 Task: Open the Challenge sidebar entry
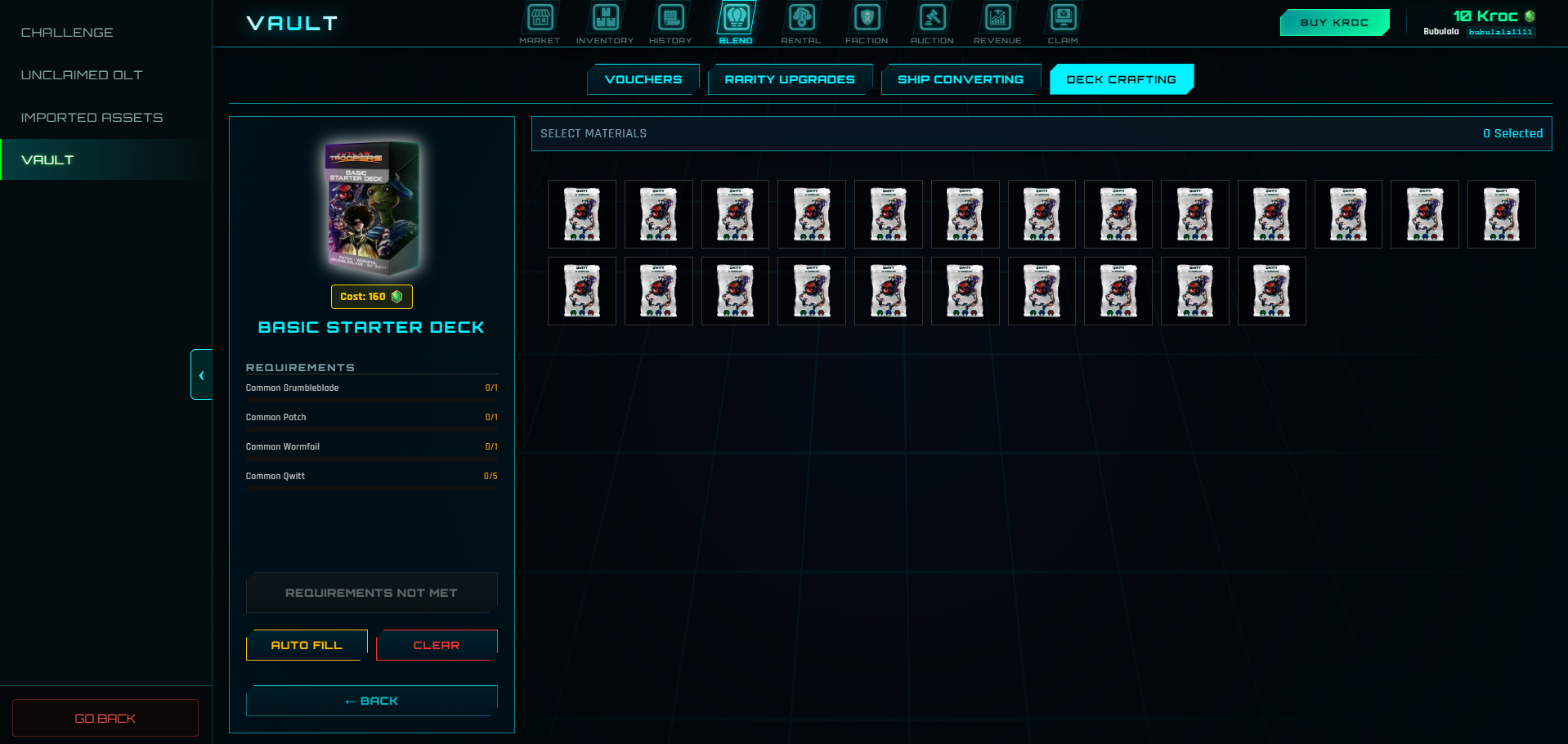(x=67, y=33)
